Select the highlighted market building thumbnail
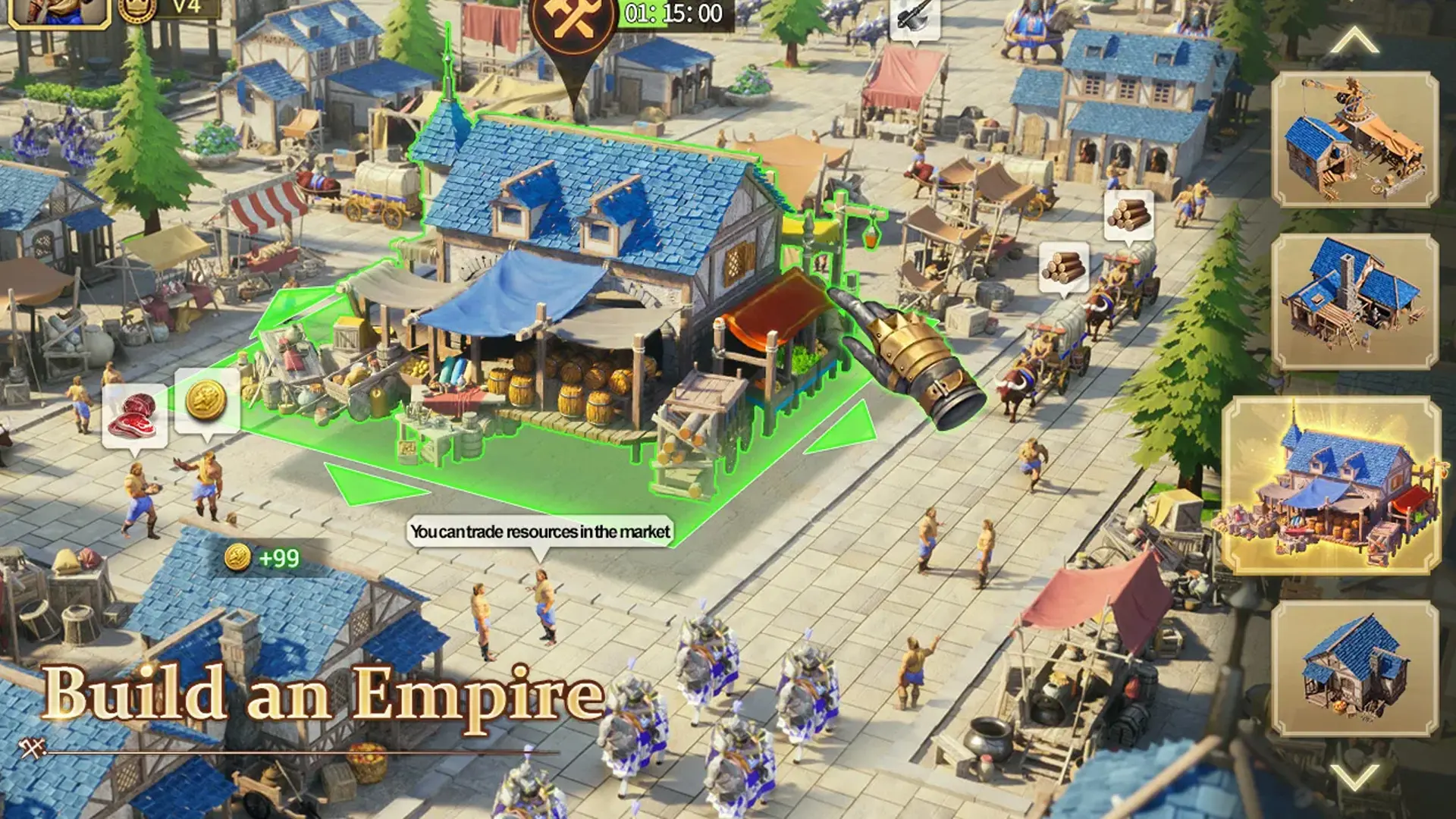The width and height of the screenshot is (1456, 819). (x=1333, y=485)
